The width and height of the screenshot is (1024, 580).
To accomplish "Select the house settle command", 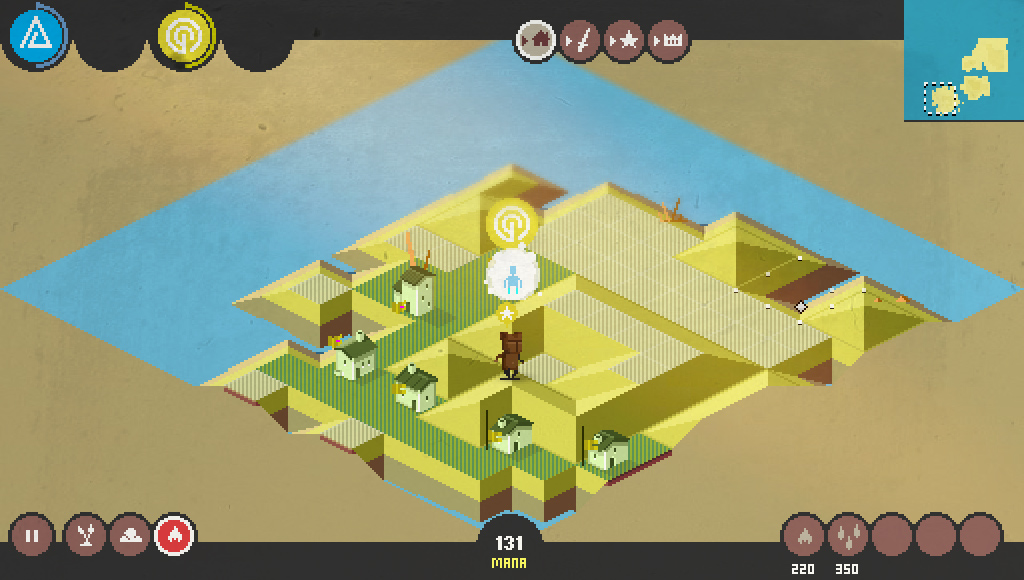I will [536, 41].
